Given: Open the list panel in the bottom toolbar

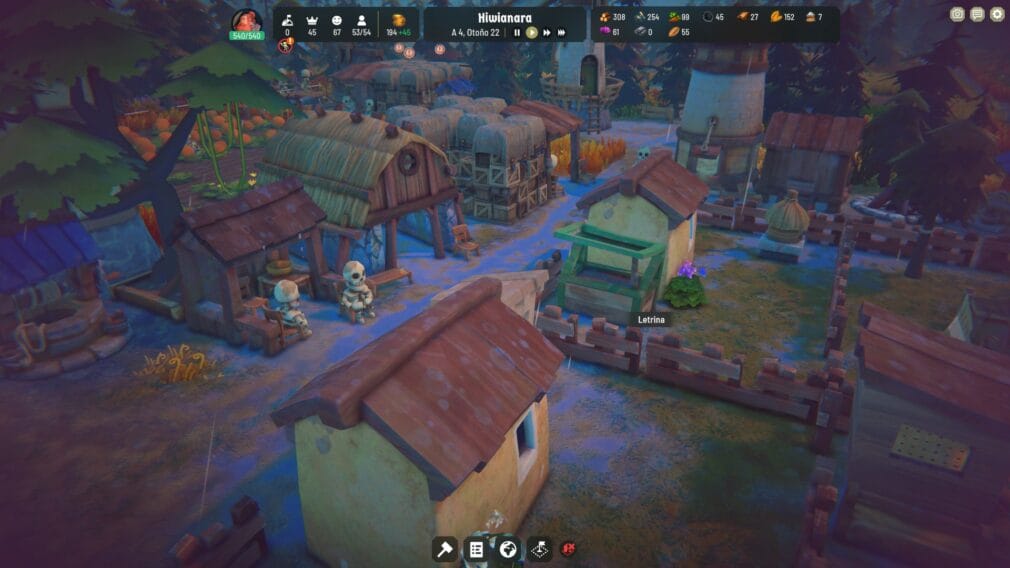Looking at the screenshot, I should point(476,548).
